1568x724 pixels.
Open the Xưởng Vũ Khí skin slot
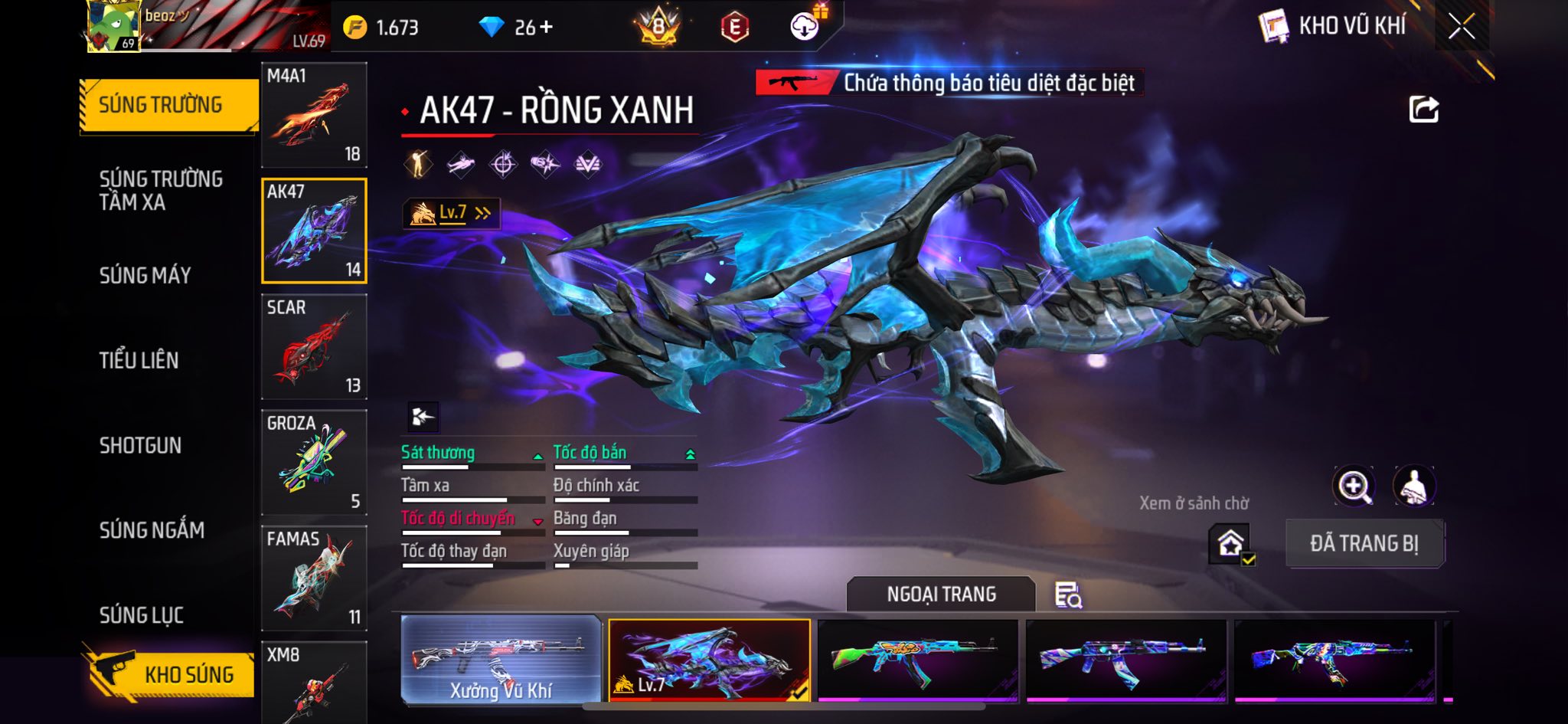point(501,660)
